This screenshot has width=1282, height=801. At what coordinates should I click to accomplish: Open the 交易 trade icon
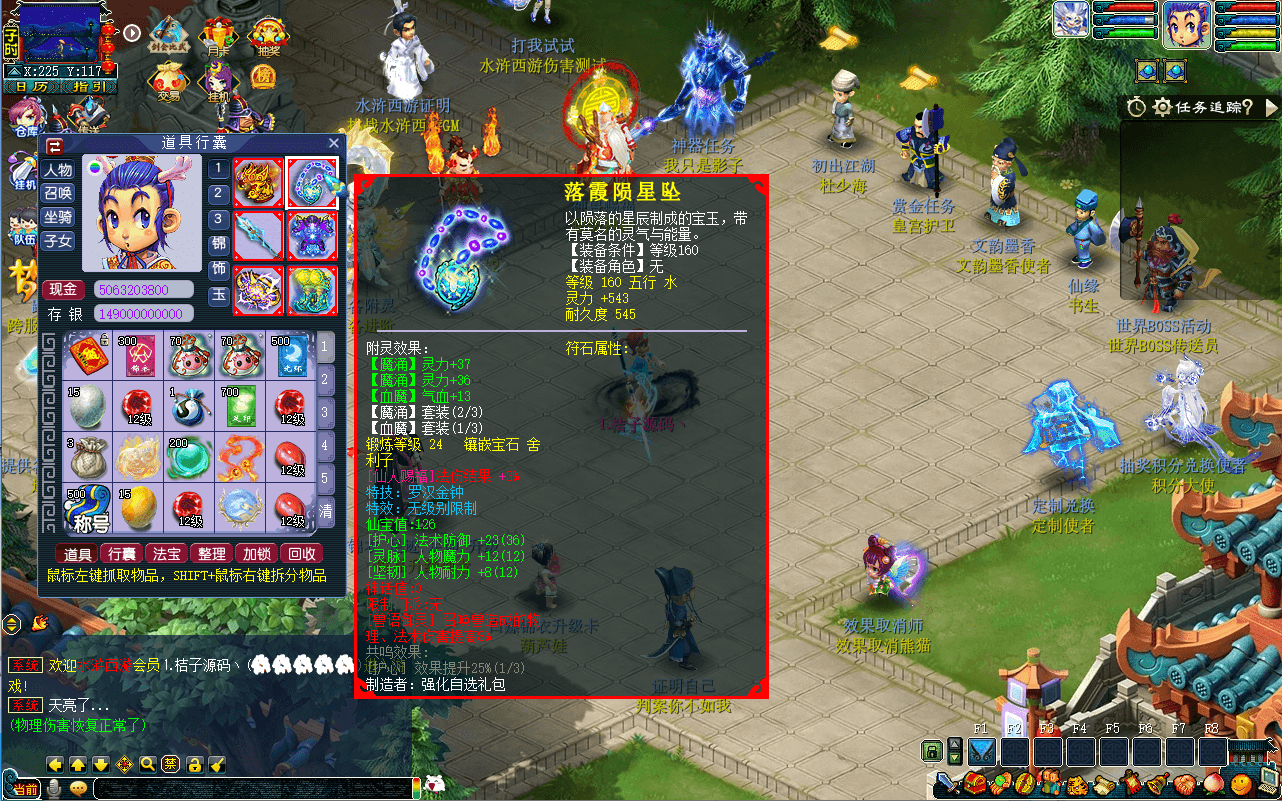168,79
